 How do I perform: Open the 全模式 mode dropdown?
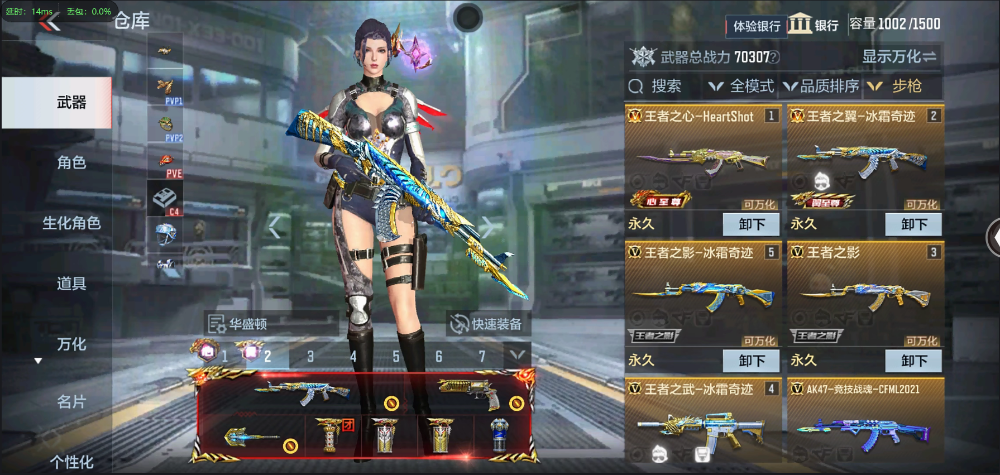pos(742,86)
